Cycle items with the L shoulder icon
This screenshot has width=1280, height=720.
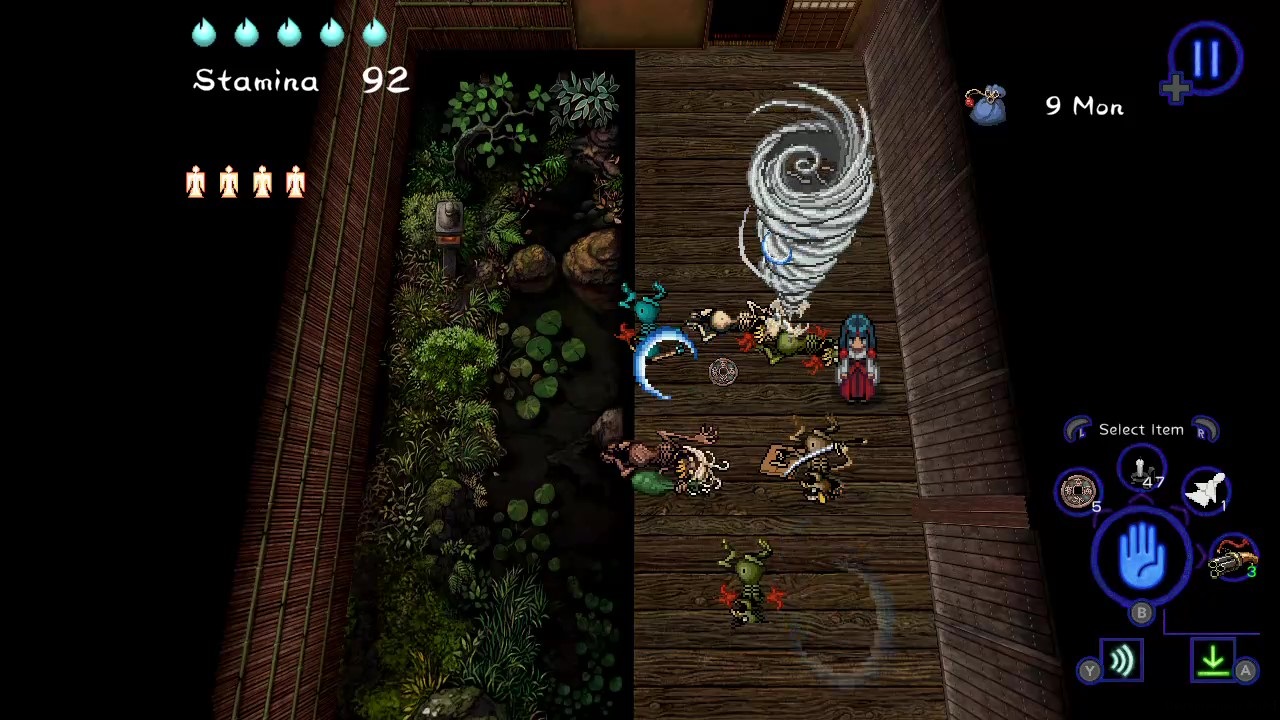point(1078,429)
